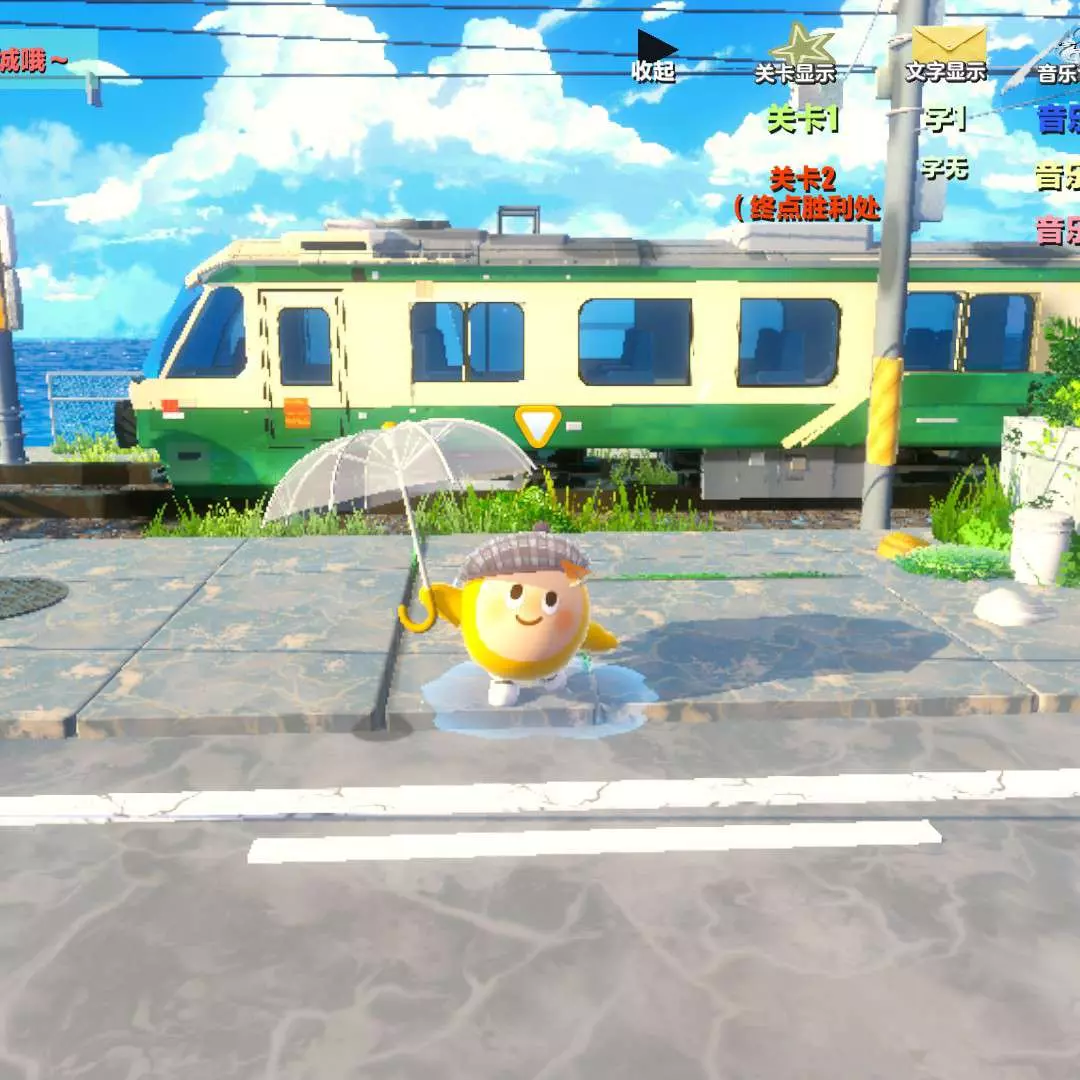Select text option 字1
The image size is (1080, 1080).
click(x=945, y=120)
